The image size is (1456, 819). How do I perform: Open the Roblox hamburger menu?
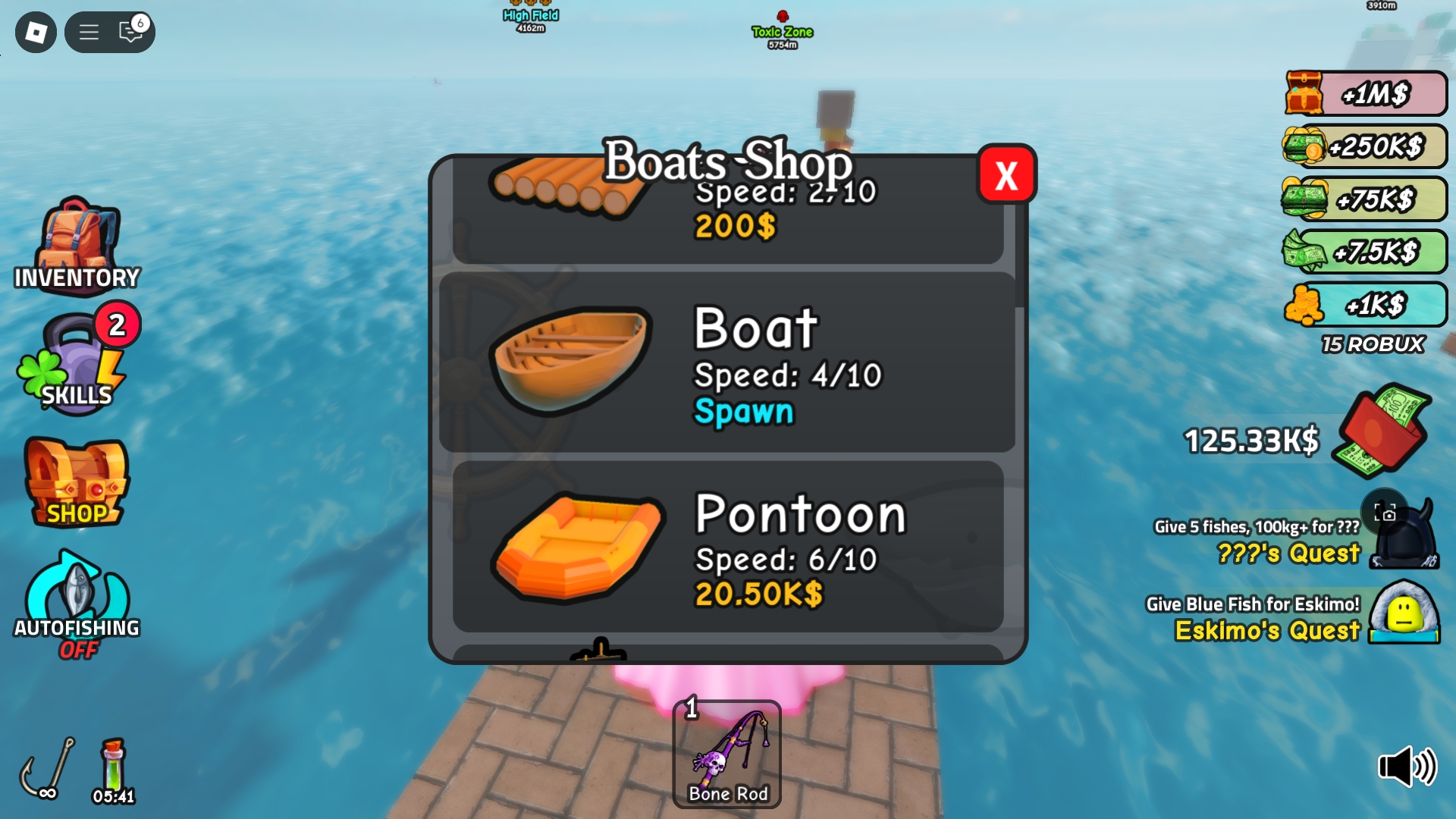pos(89,32)
